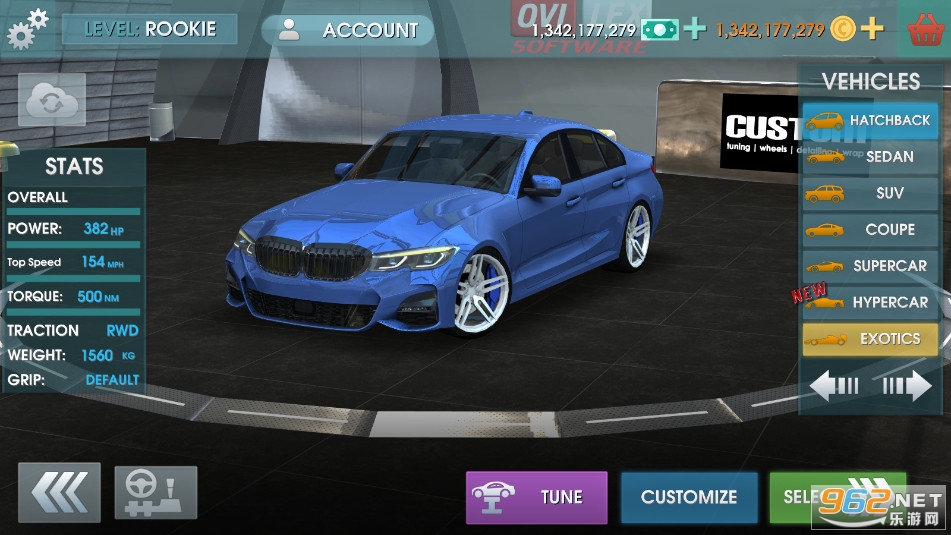Open the settings gear icon

27,28
